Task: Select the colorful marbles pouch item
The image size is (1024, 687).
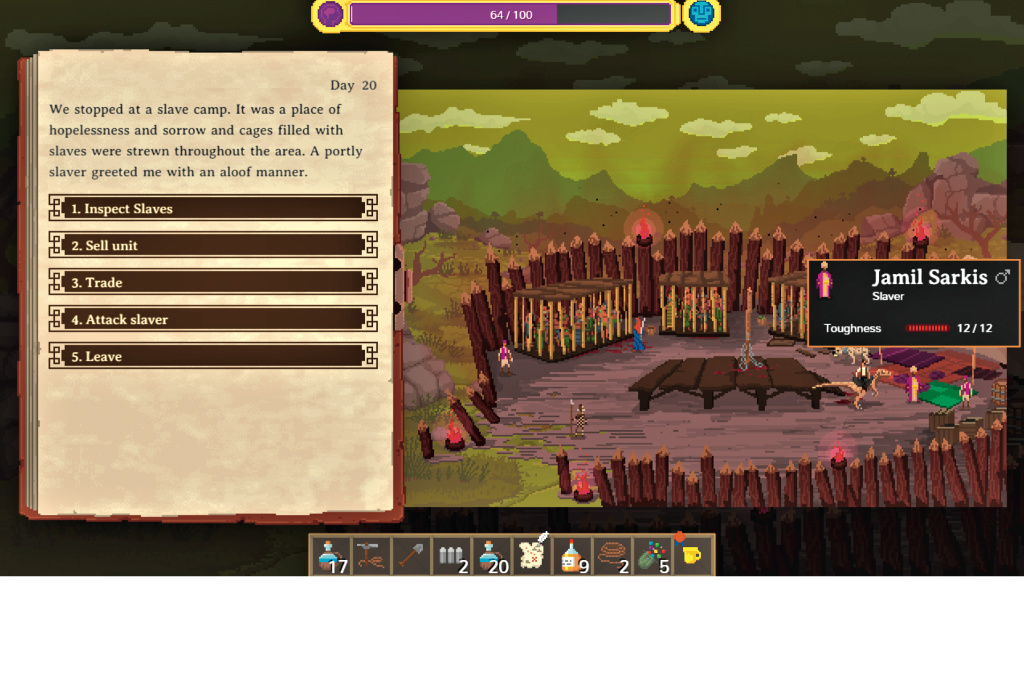Action: (652, 555)
